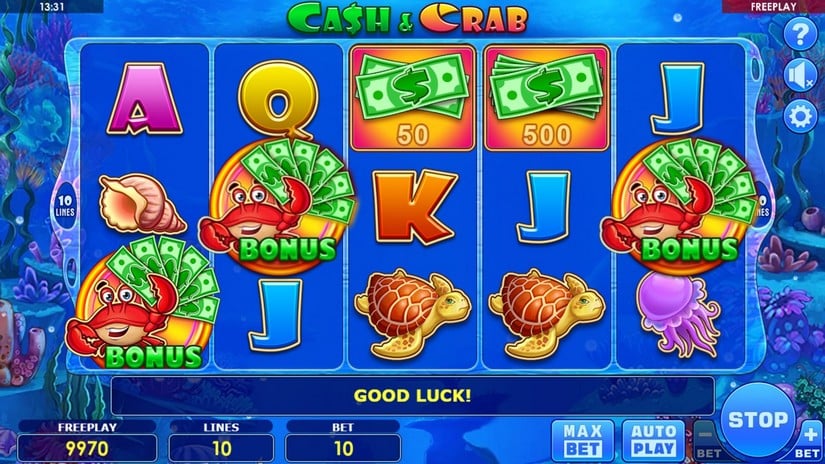The height and width of the screenshot is (464, 825).
Task: Click the 10 Lines badge beside the reels
Action: coord(63,199)
